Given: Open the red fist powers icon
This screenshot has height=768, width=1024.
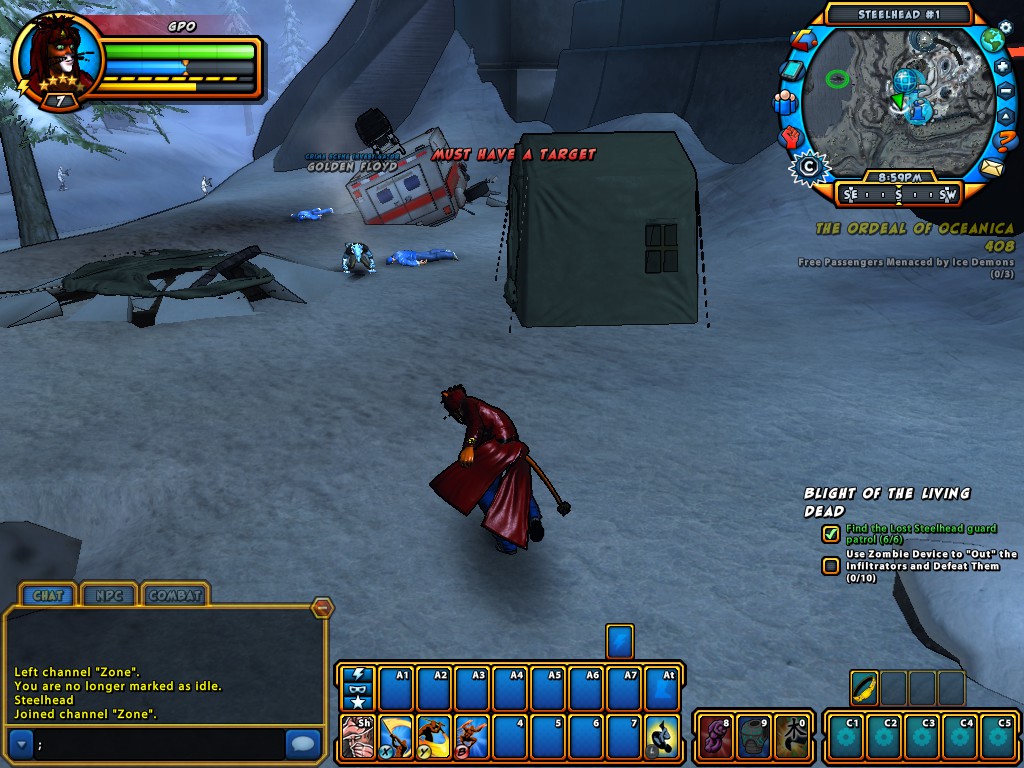Looking at the screenshot, I should [792, 136].
